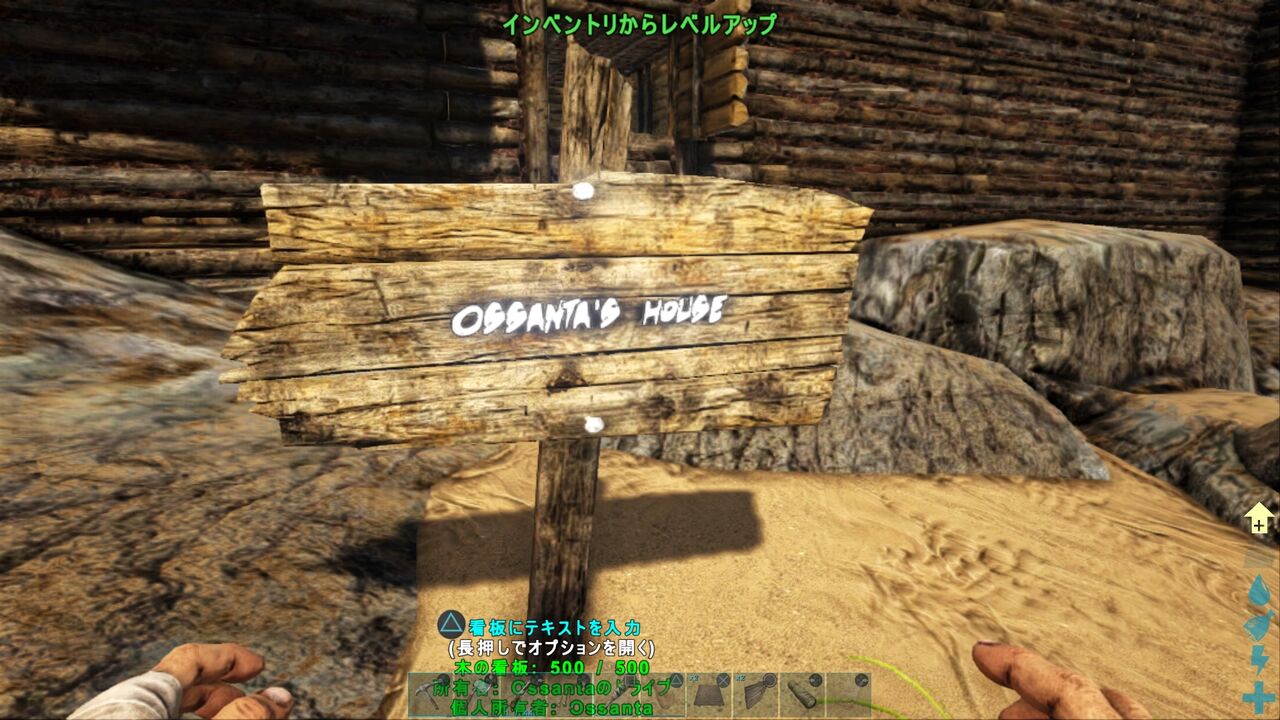The image size is (1280, 720).
Task: Click the circle button icon above the net slot
Action: coord(768,678)
